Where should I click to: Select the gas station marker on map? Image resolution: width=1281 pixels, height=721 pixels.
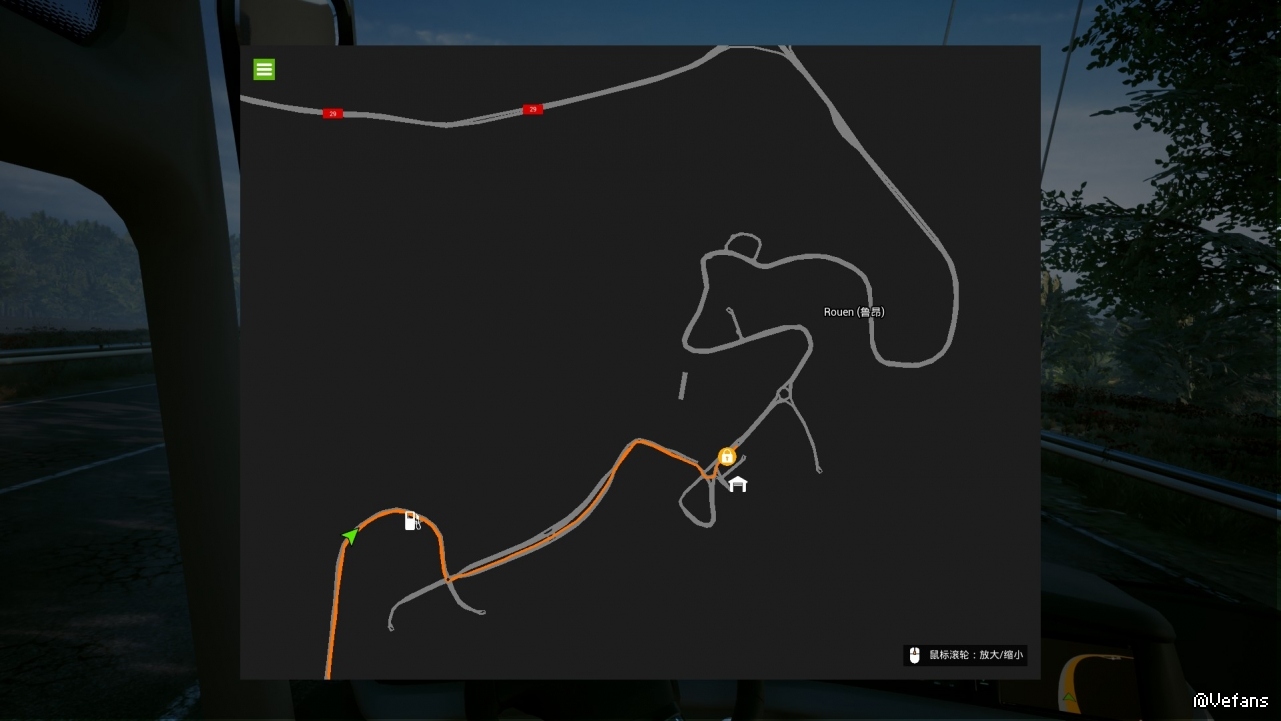[411, 520]
